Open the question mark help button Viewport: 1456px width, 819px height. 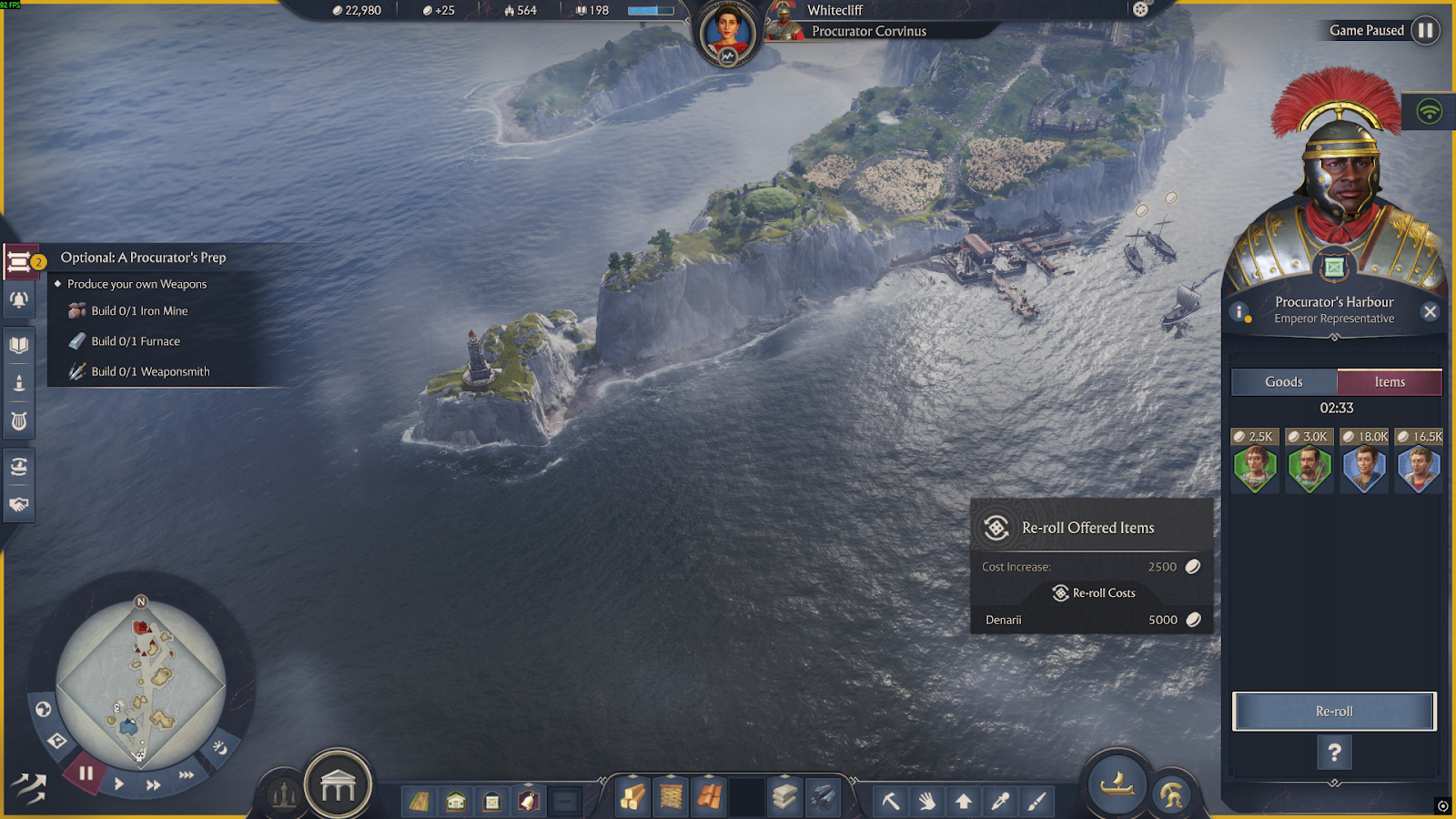coord(1334,753)
